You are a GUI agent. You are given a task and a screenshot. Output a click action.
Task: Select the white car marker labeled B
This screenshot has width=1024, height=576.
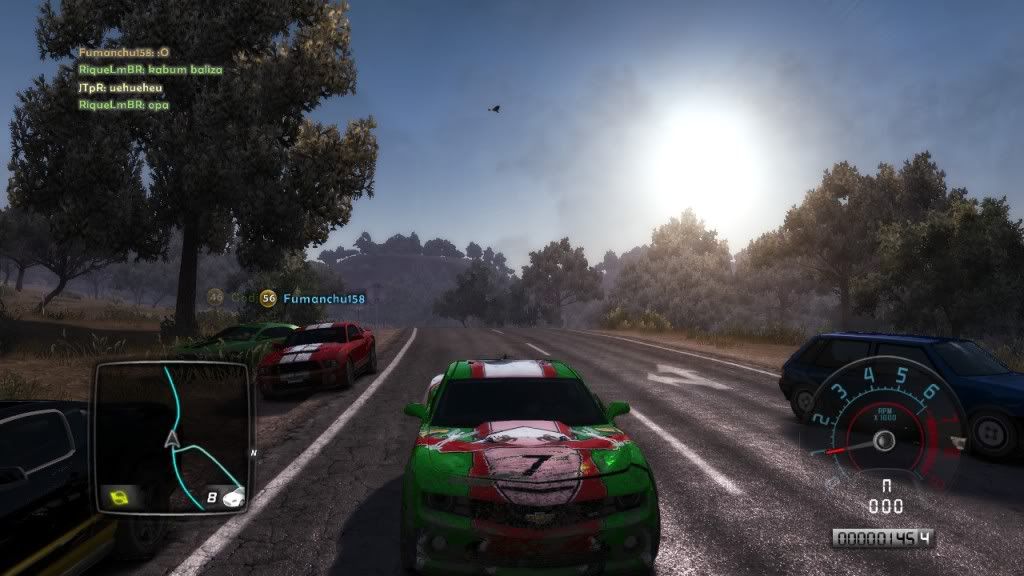[232, 496]
